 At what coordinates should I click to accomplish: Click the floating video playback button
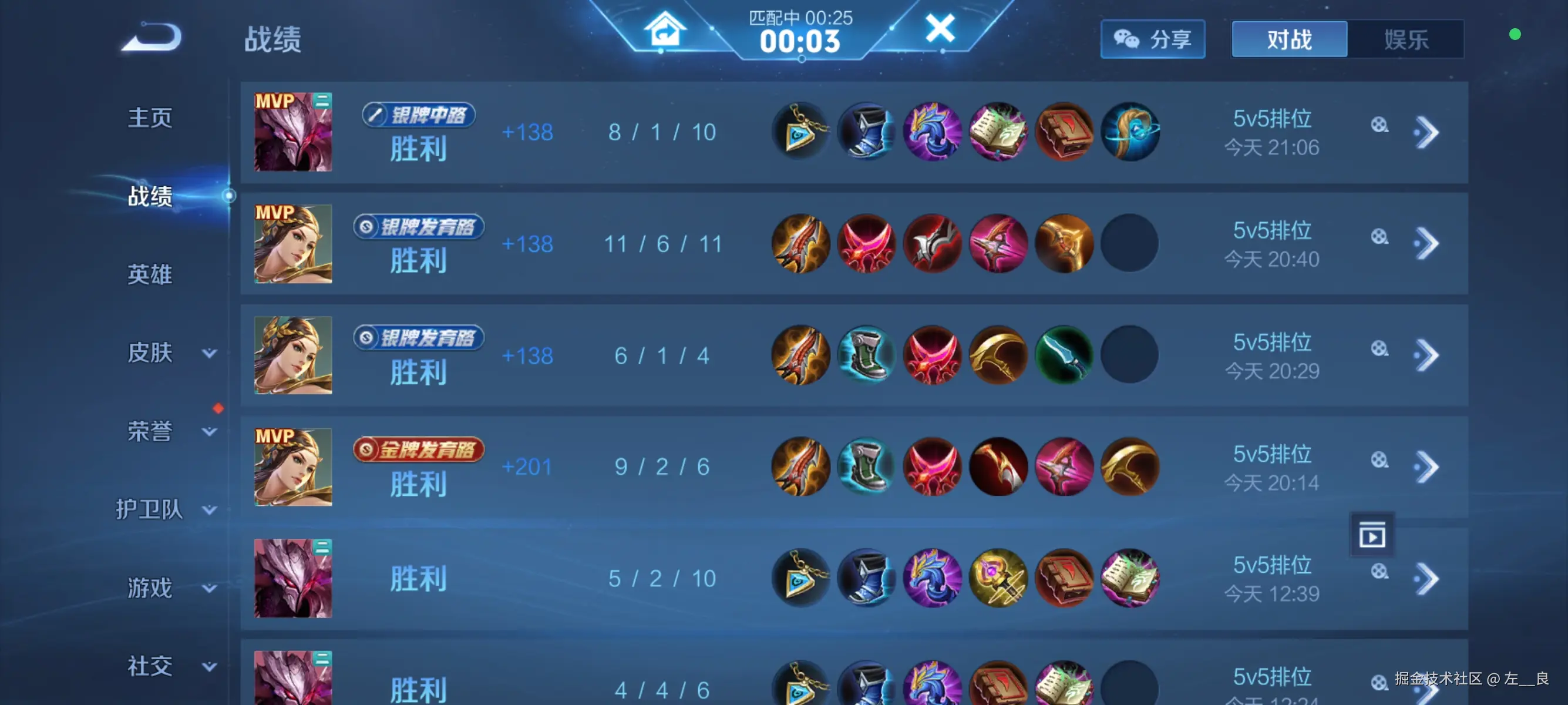1372,536
